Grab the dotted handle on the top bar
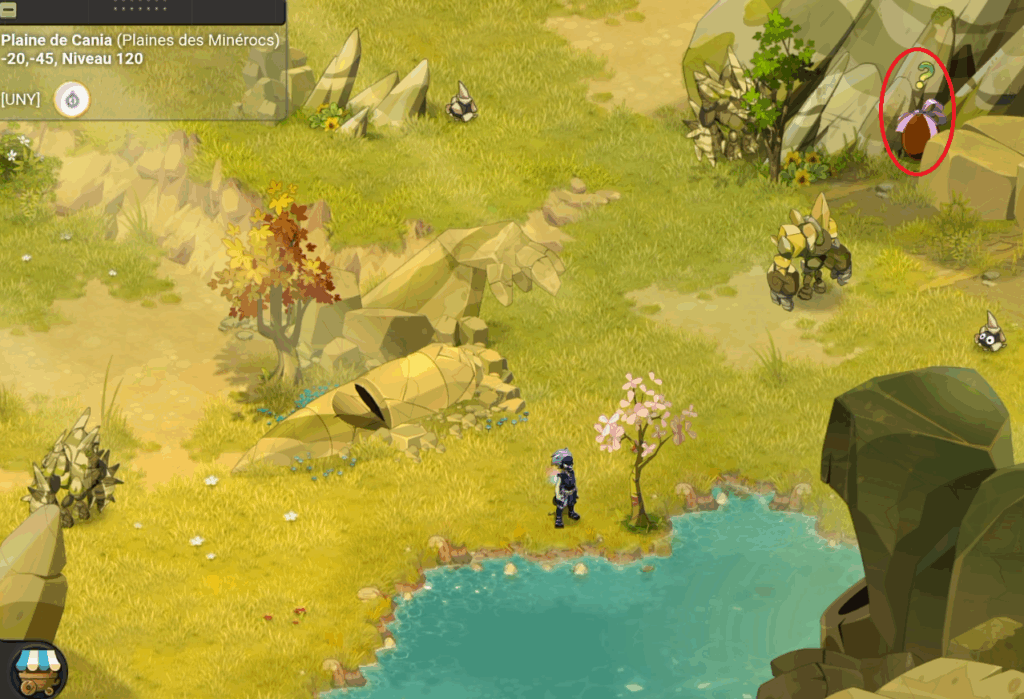Image resolution: width=1024 pixels, height=699 pixels. 142,6
